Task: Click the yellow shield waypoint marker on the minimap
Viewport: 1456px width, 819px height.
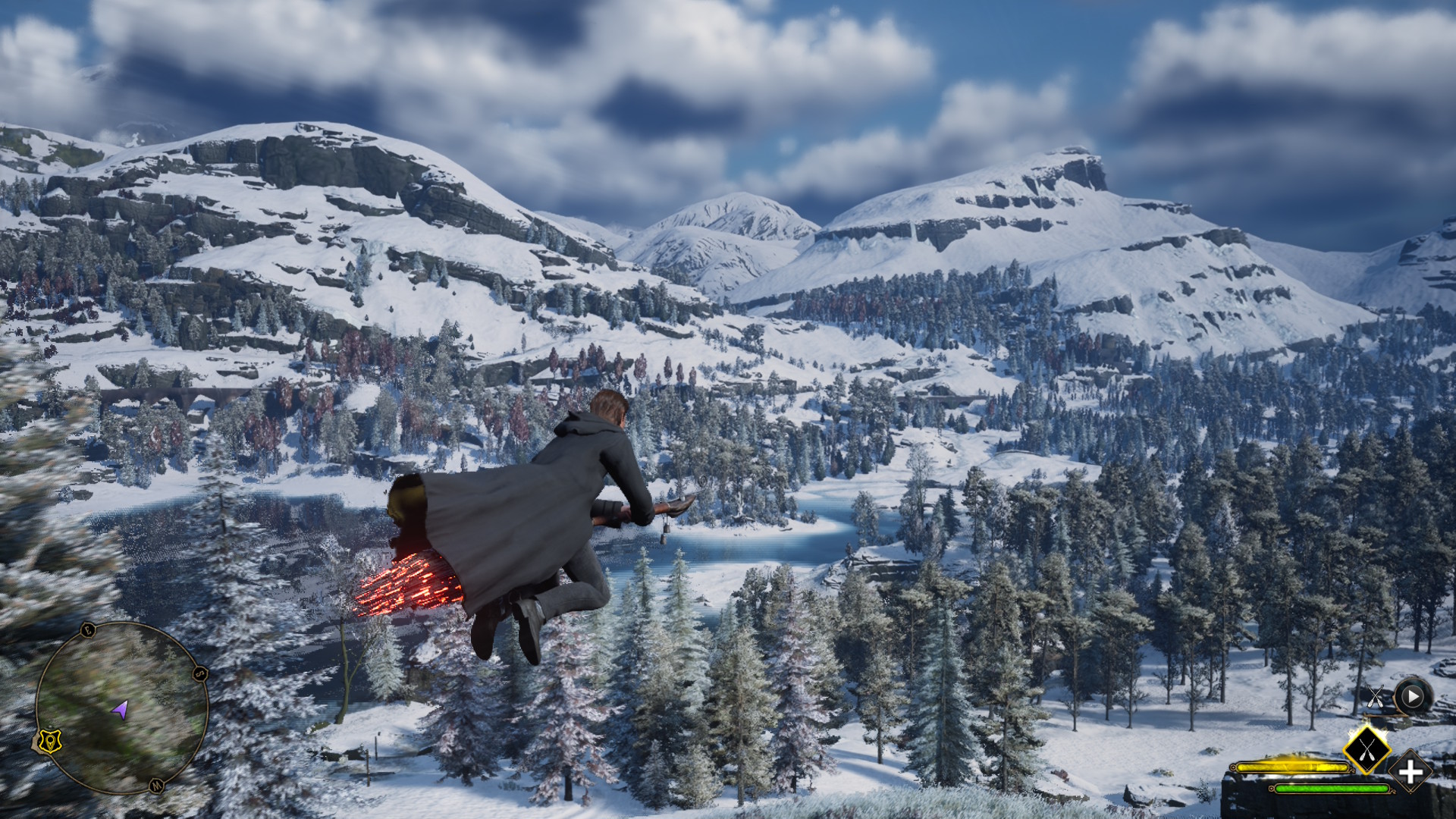Action: 50,742
